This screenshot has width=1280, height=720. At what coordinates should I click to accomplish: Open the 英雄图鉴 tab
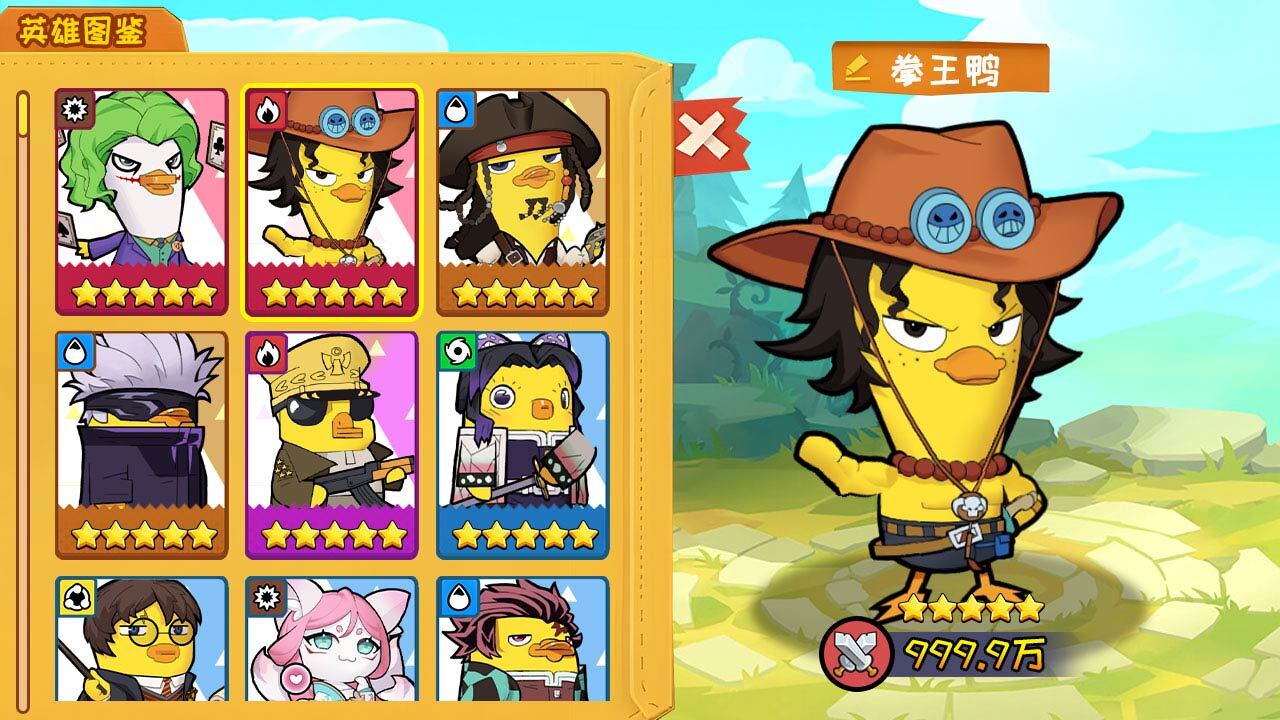[x=84, y=31]
